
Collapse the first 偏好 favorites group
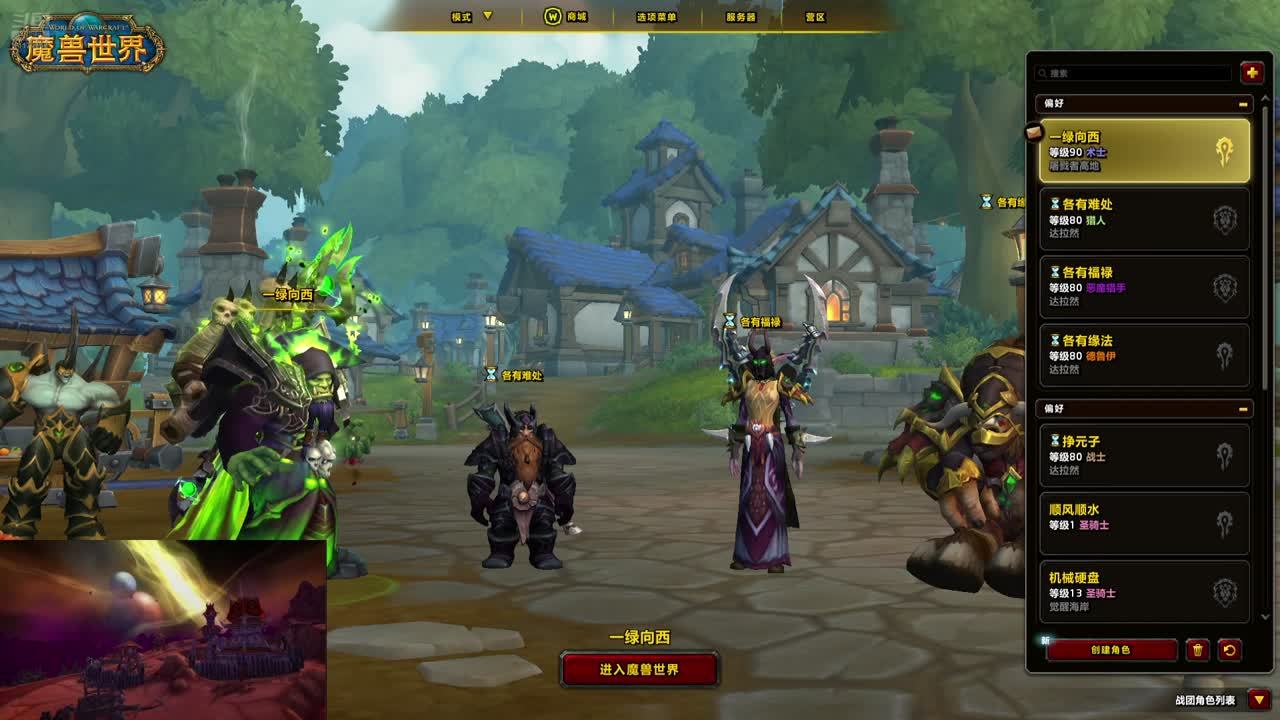click(1243, 104)
